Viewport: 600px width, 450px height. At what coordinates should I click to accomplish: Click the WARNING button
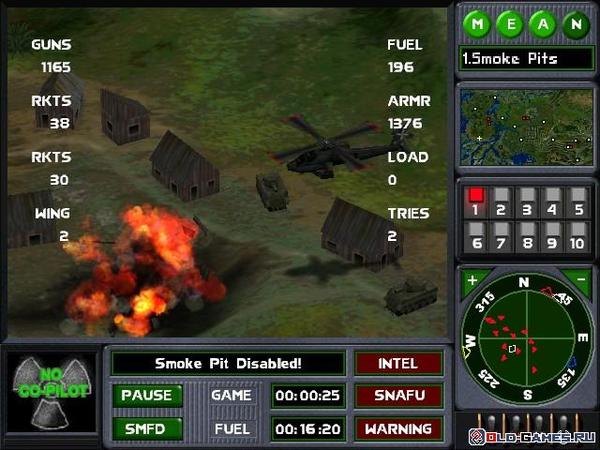pyautogui.click(x=398, y=428)
